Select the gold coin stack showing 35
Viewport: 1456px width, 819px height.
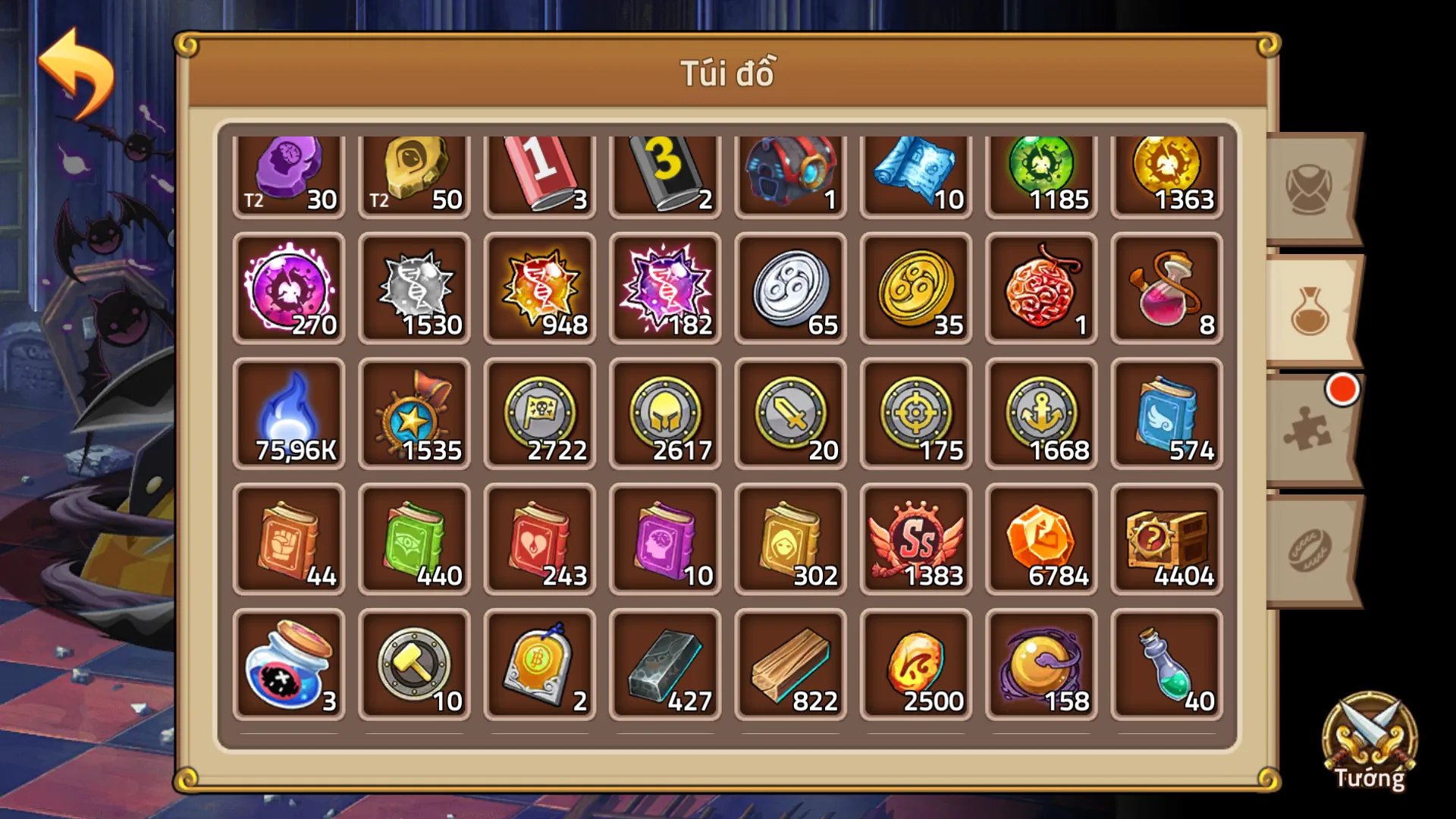click(x=915, y=288)
